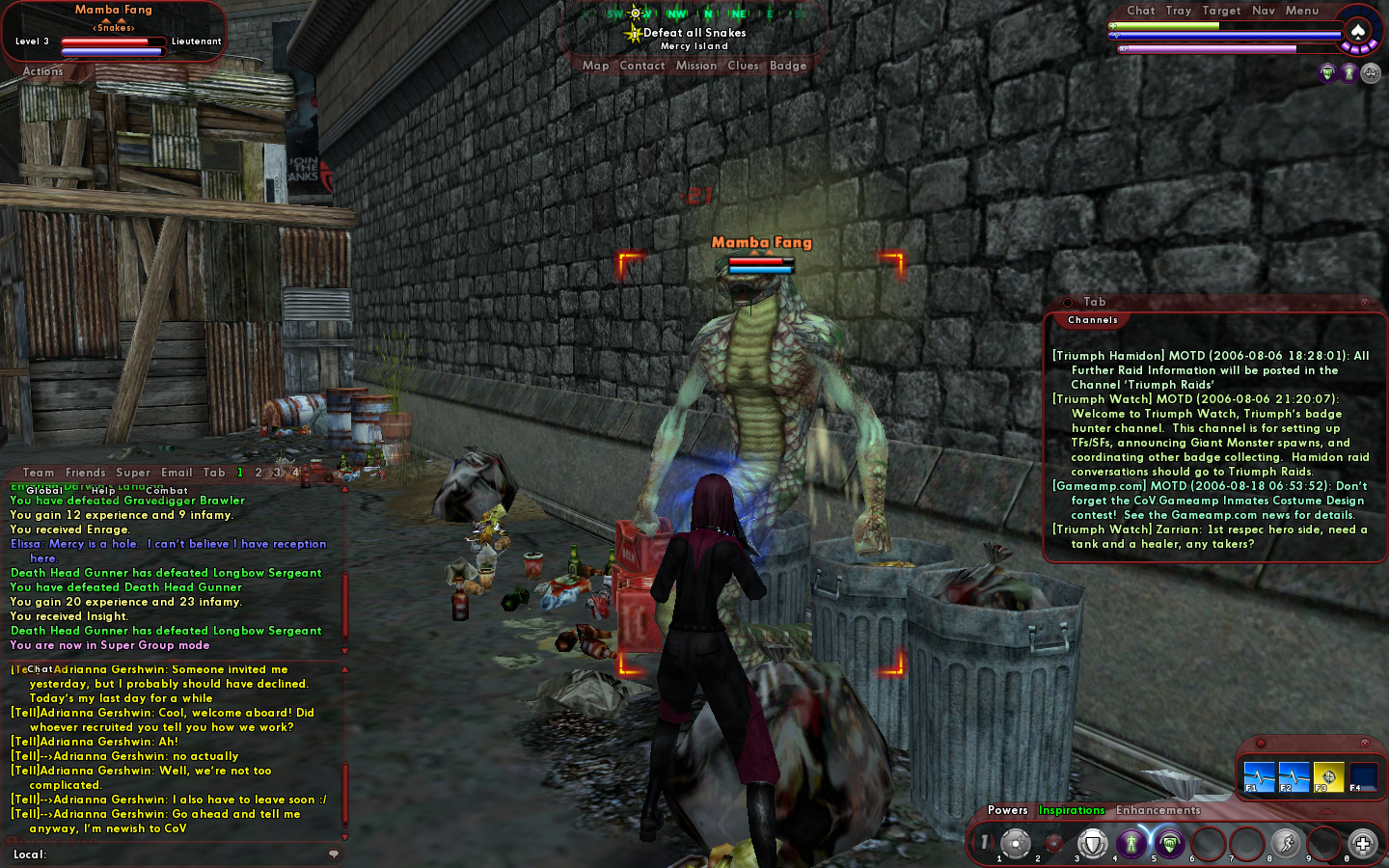Screen dimensions: 1389x868
Task: Open the Email window
Action: pyautogui.click(x=177, y=473)
